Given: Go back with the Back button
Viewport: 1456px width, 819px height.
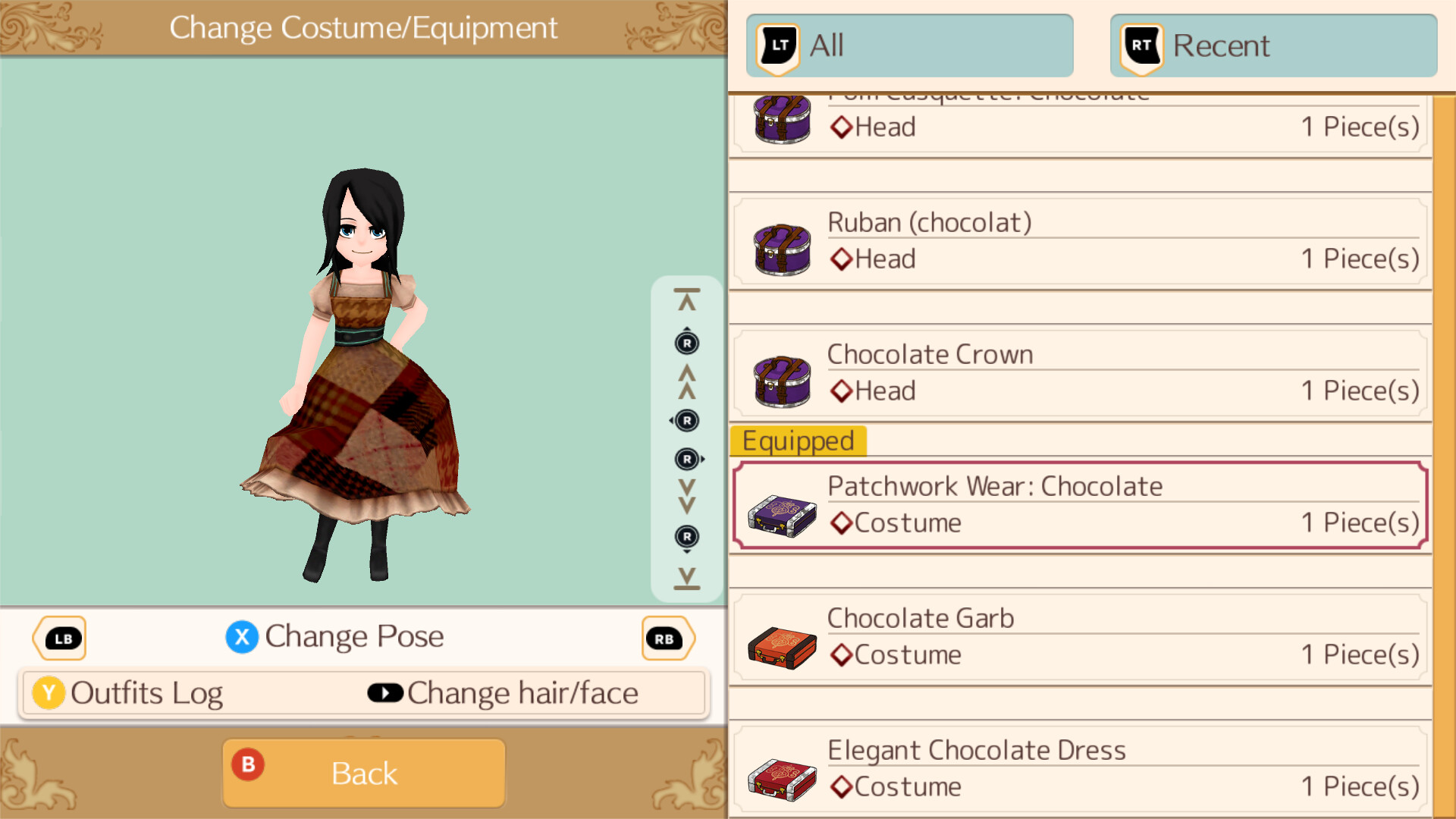Looking at the screenshot, I should coord(364,773).
